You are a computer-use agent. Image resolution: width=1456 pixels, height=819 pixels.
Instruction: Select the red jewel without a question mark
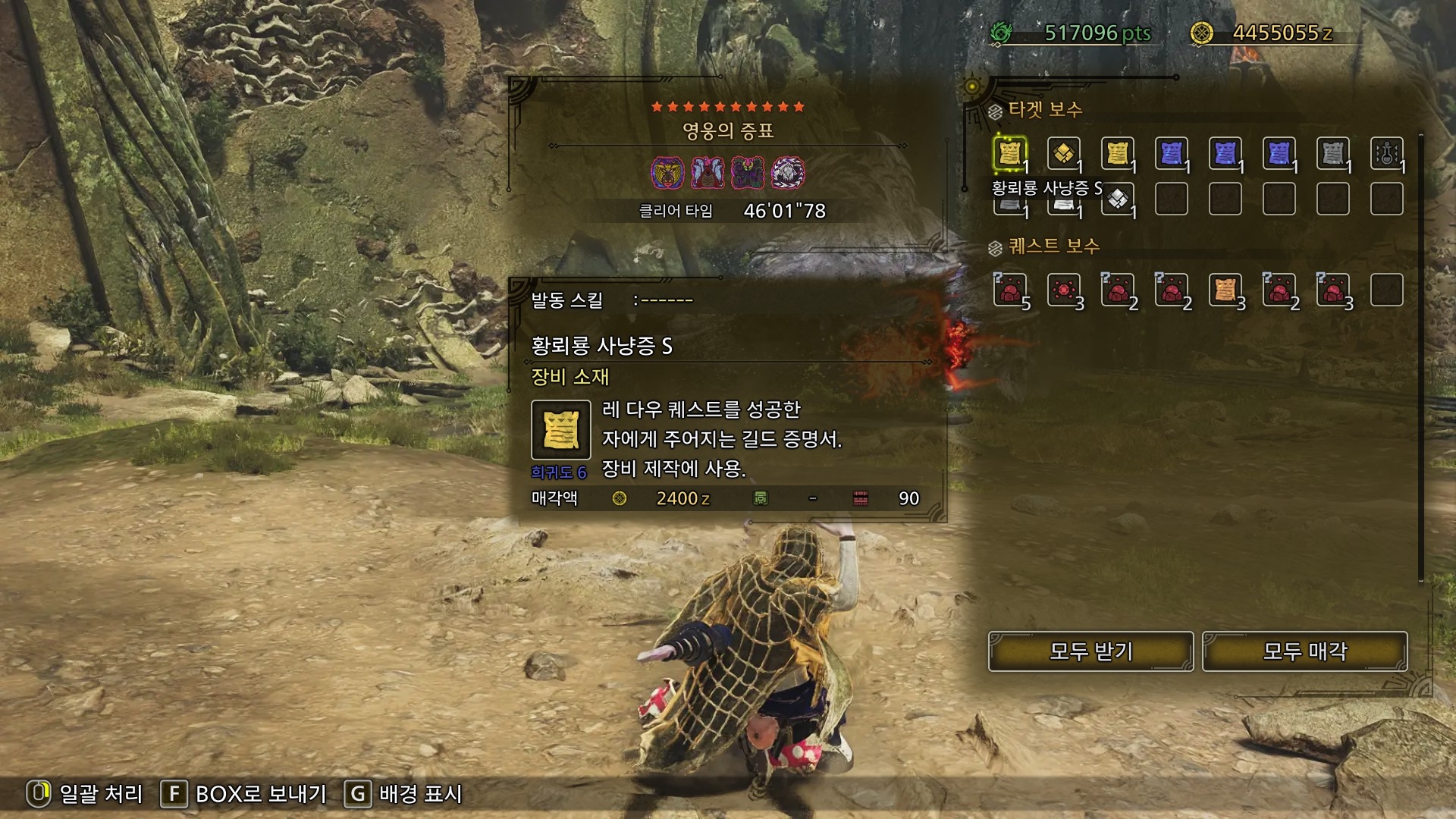tap(1063, 290)
